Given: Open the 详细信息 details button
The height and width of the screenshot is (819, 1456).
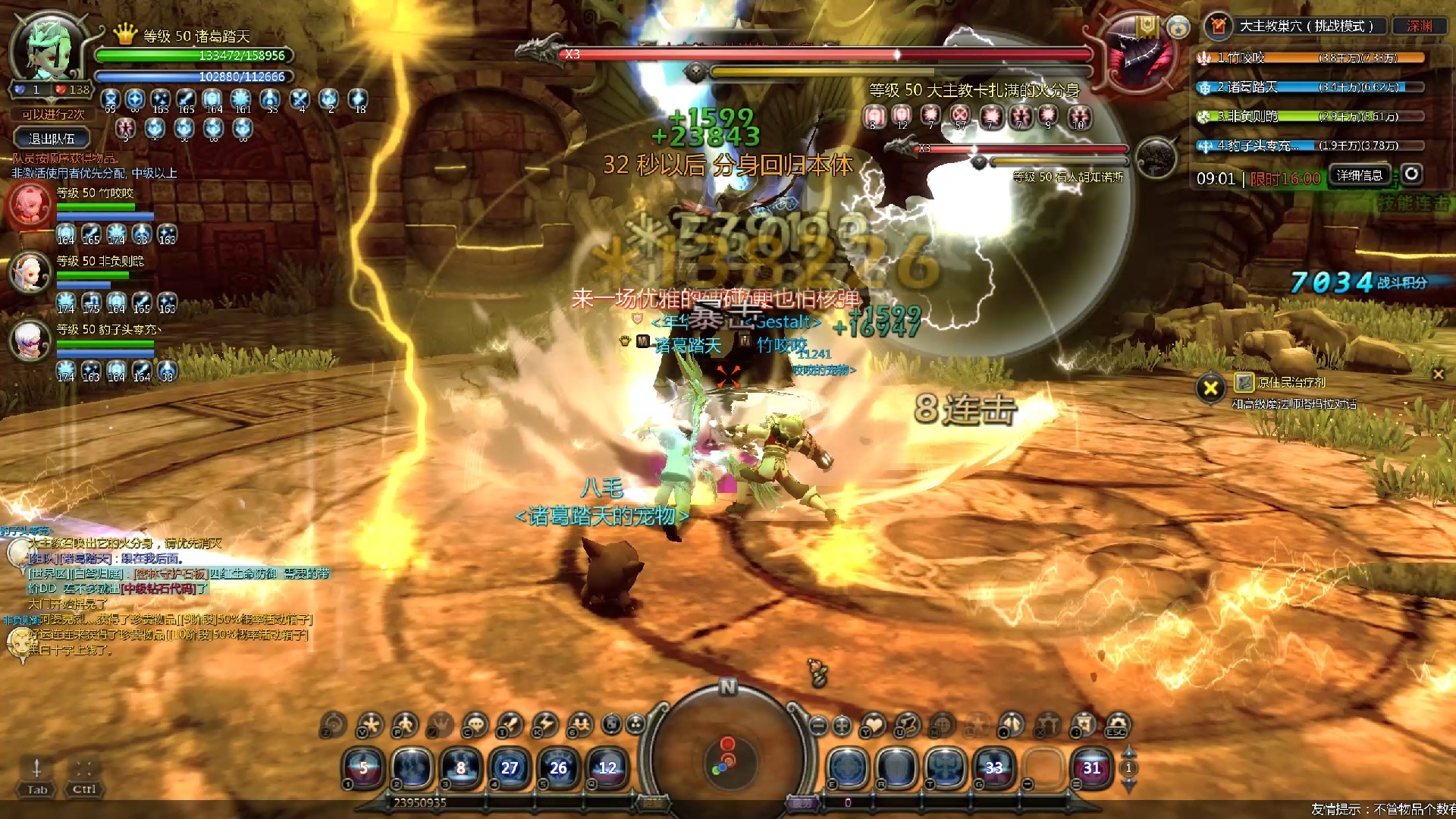Looking at the screenshot, I should click(x=1359, y=175).
